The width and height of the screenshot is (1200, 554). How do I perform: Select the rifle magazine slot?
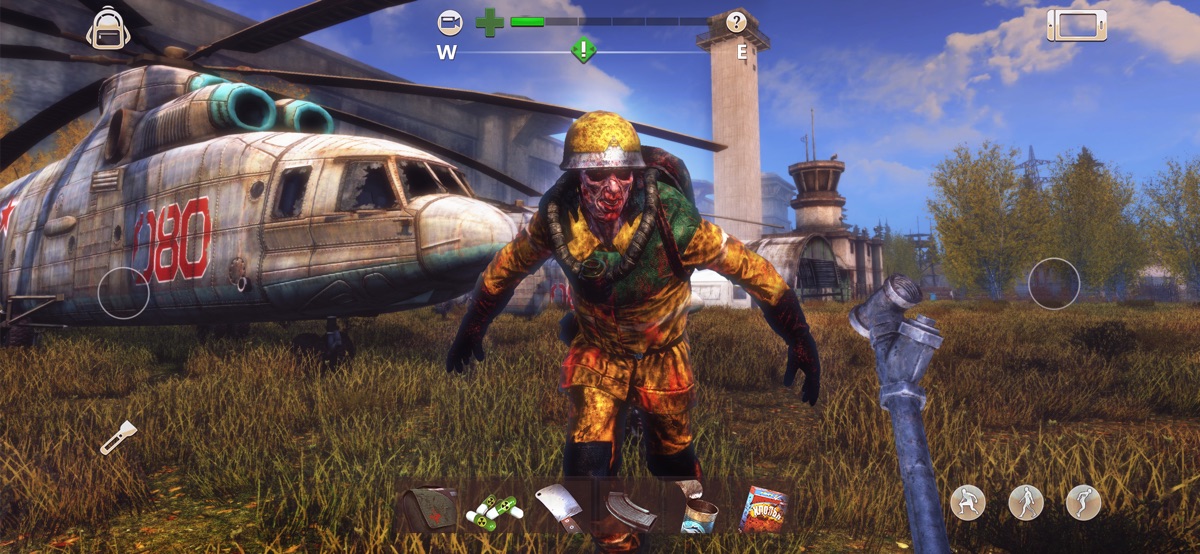tap(630, 510)
